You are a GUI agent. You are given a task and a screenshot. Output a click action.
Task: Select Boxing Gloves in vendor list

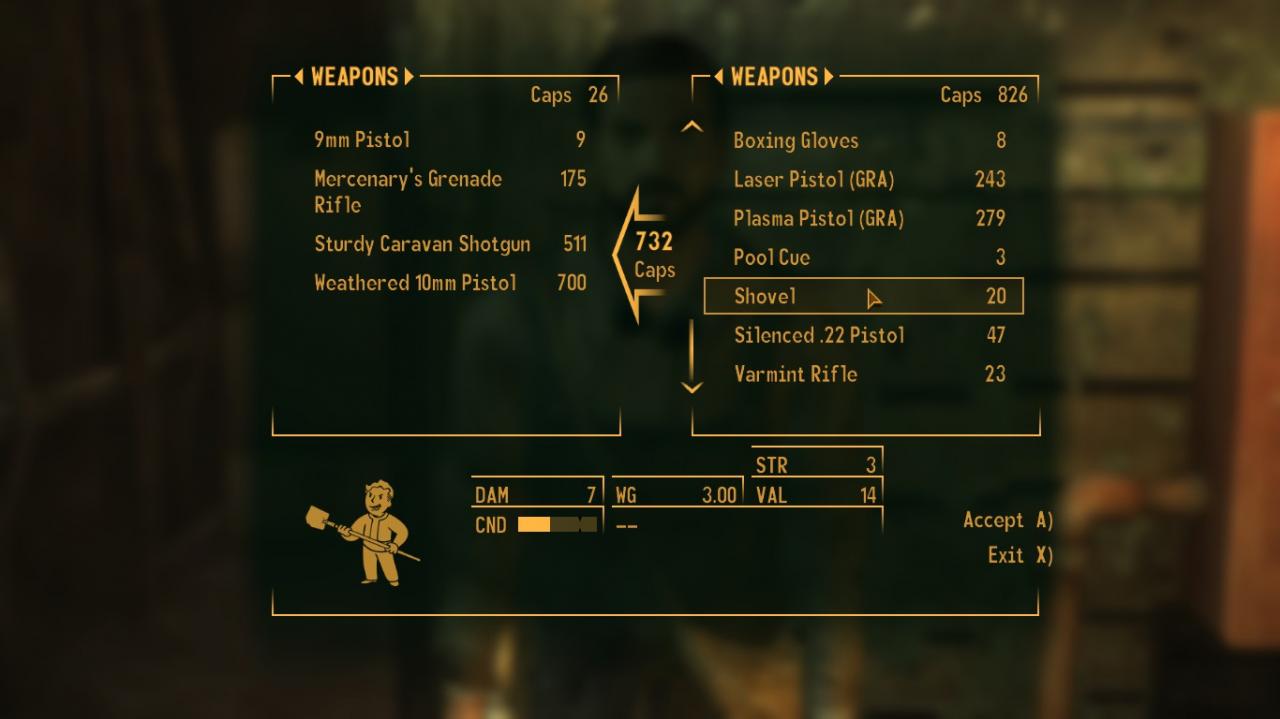pyautogui.click(x=795, y=141)
